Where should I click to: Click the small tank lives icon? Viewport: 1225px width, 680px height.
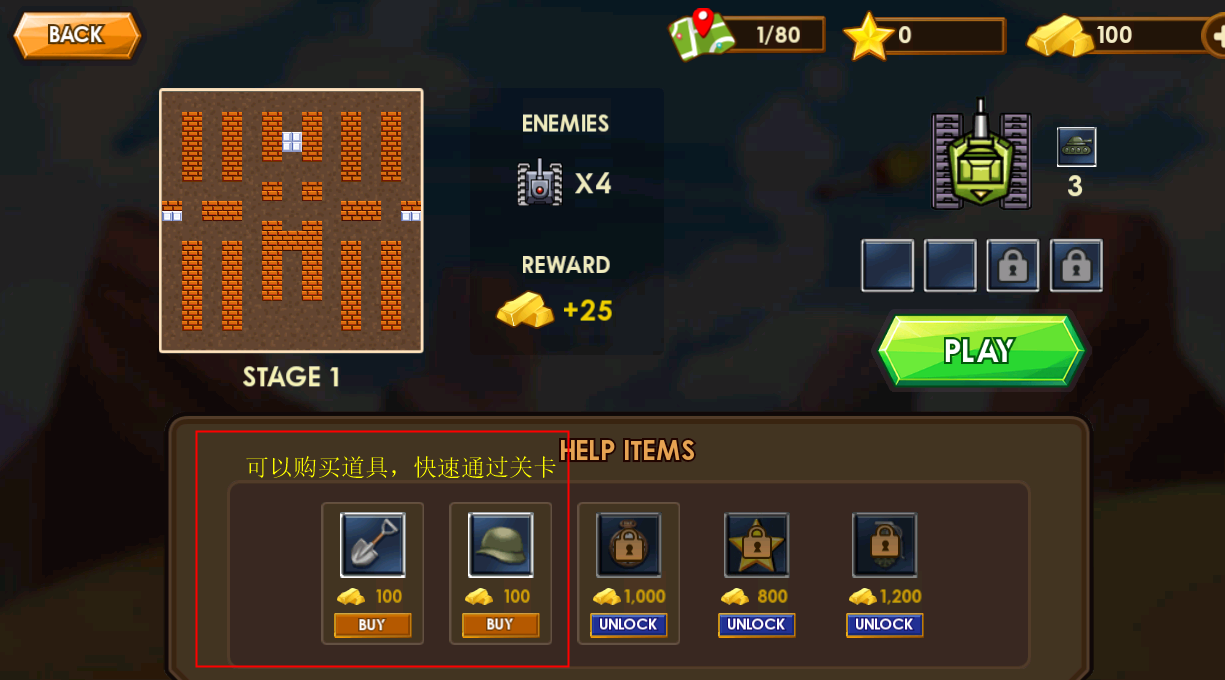click(x=1076, y=146)
